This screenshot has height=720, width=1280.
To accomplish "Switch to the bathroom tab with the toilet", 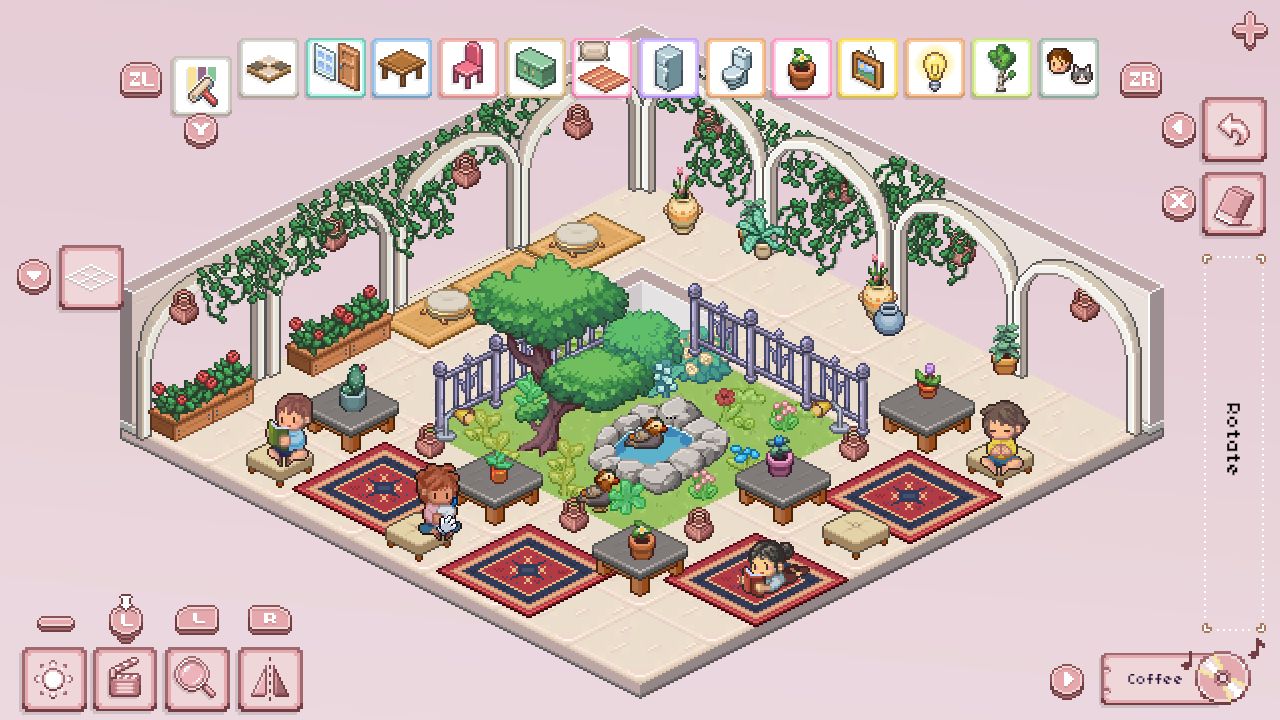I will [735, 68].
